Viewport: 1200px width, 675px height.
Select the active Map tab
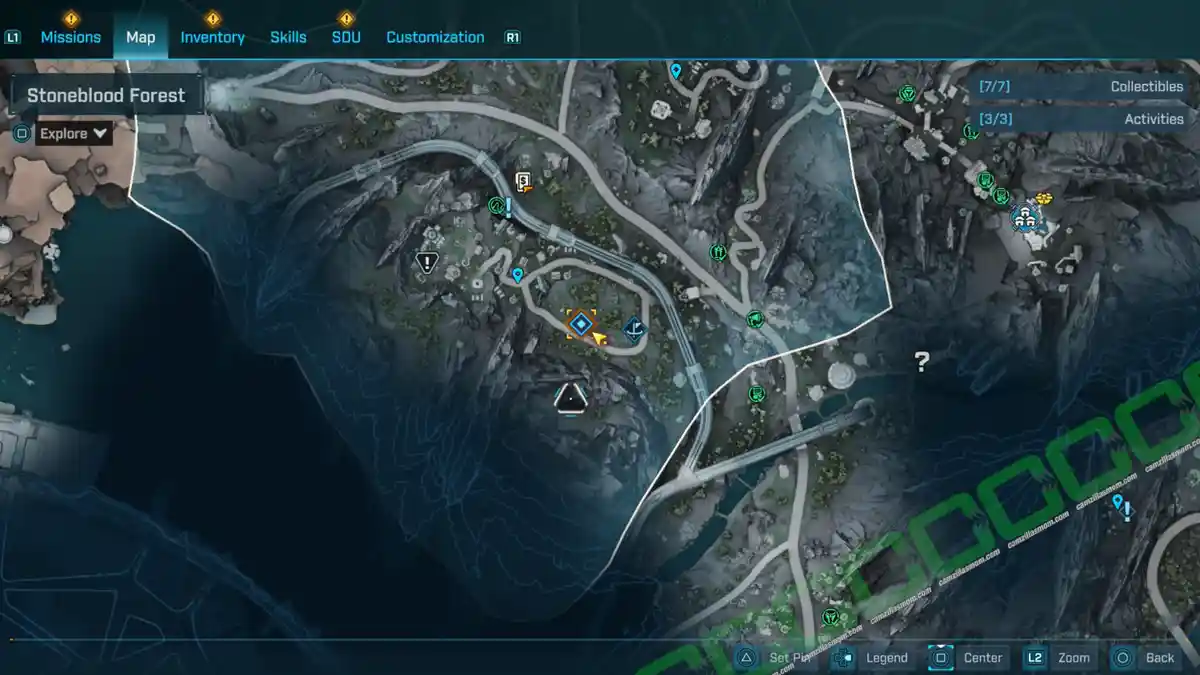140,37
